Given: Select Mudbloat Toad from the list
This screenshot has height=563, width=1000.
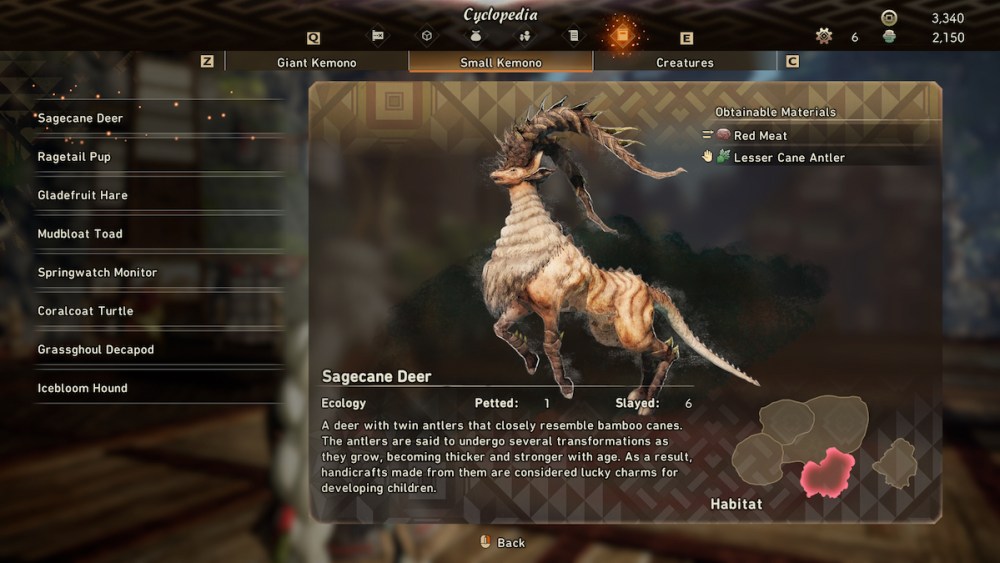Looking at the screenshot, I should pyautogui.click(x=80, y=234).
